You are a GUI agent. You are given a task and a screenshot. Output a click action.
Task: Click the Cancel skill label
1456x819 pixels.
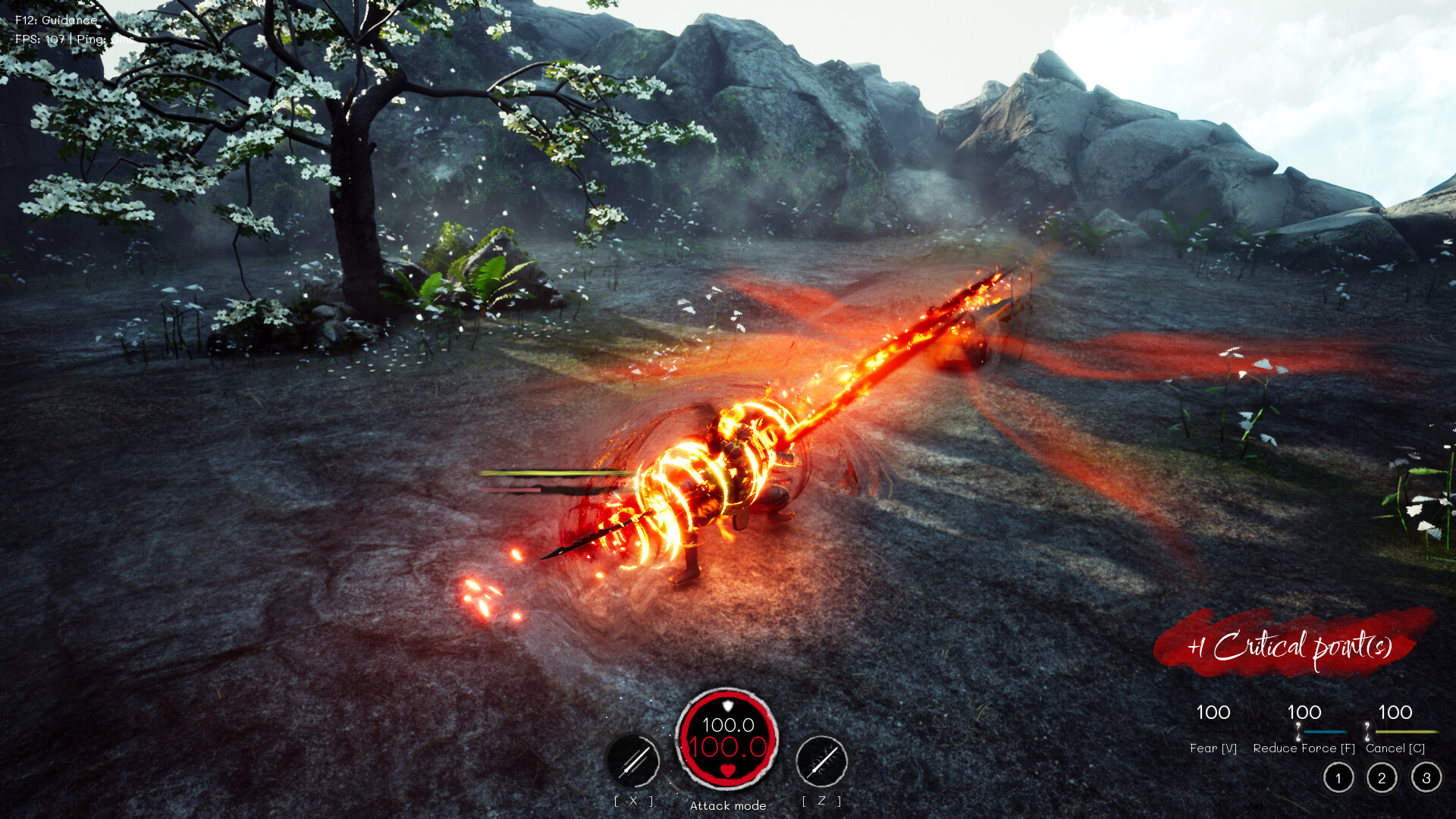click(x=1395, y=748)
